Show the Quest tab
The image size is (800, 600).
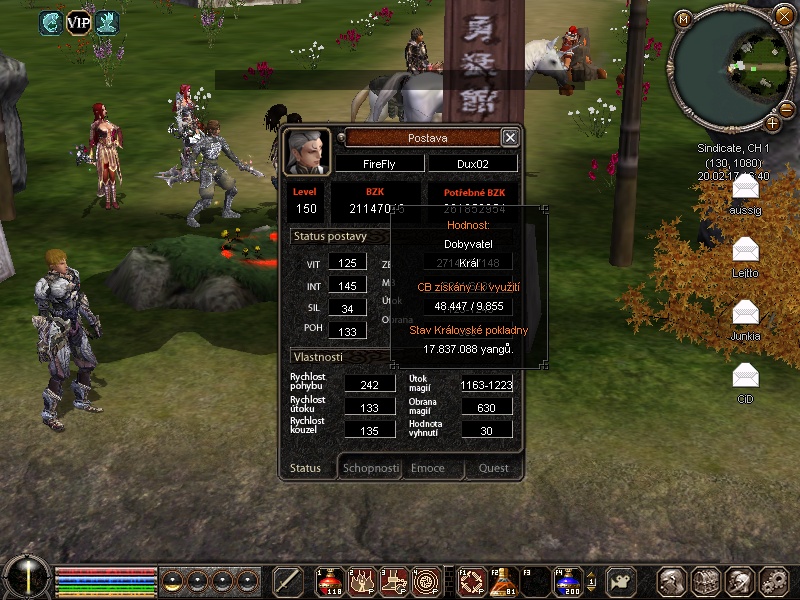(493, 468)
